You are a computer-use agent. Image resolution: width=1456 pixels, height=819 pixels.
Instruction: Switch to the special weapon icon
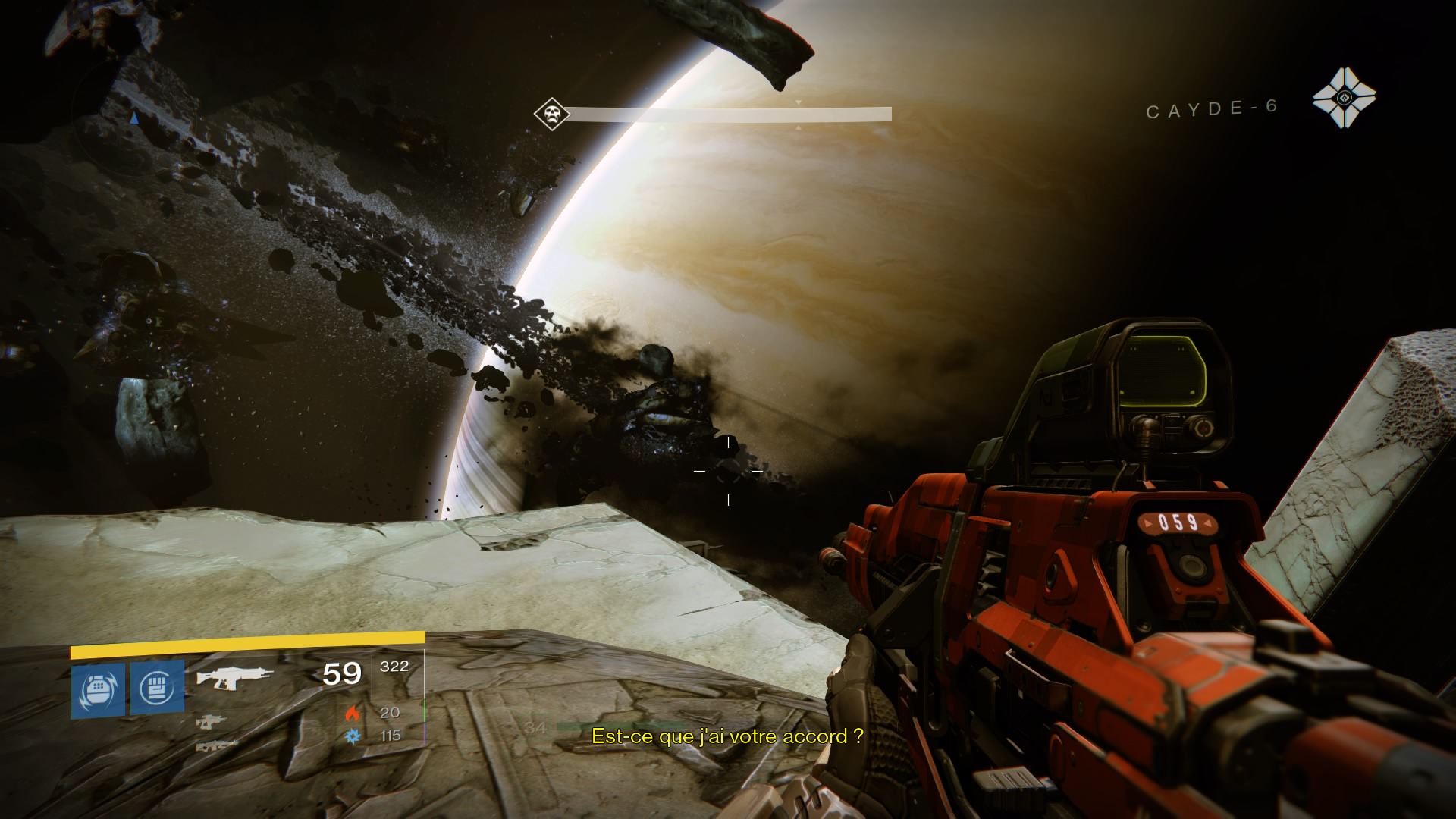[211, 723]
